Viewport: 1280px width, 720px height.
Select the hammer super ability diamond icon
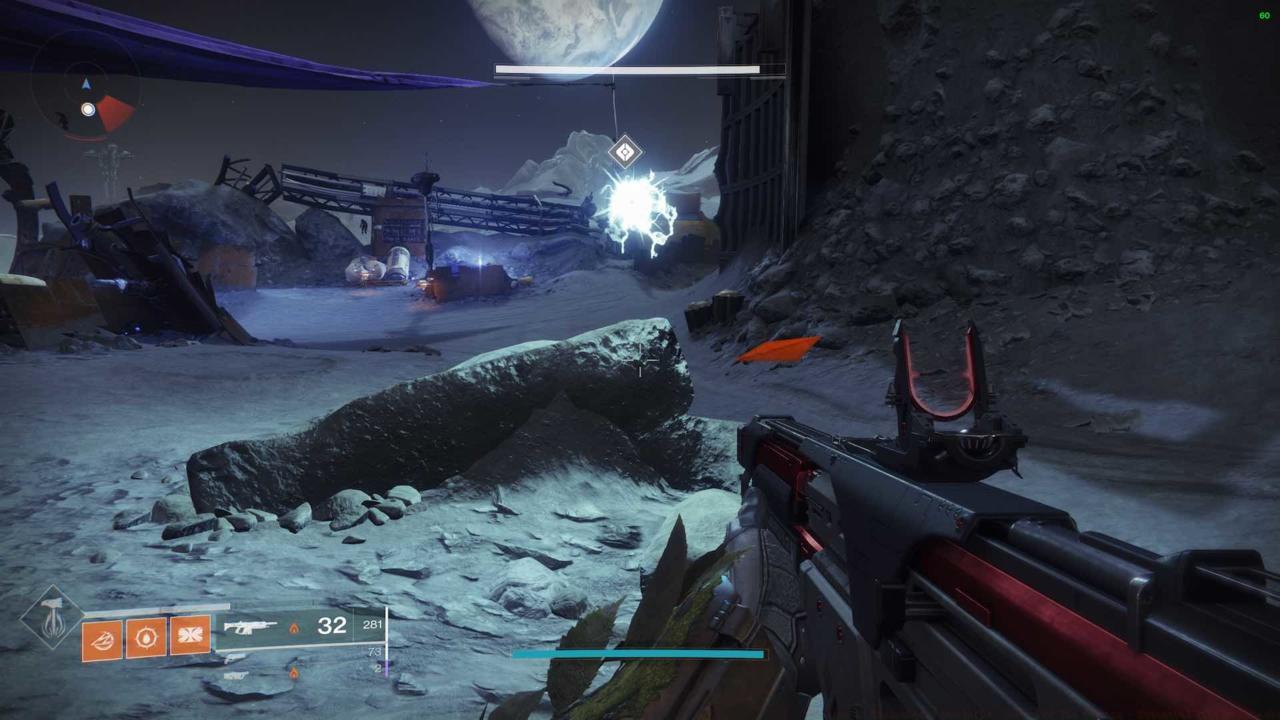click(51, 617)
